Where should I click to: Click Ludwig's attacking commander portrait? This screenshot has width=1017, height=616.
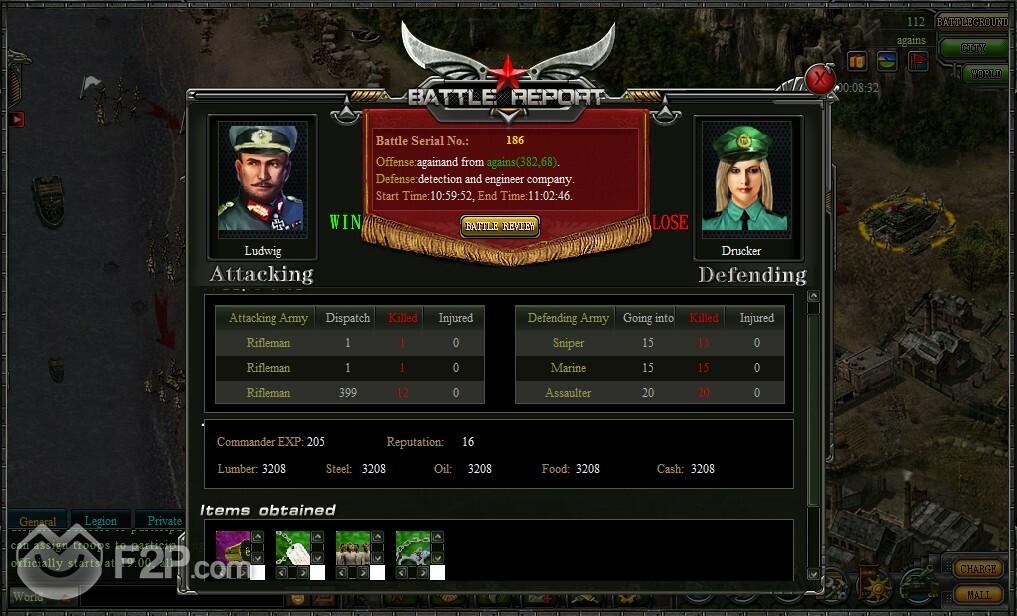[262, 179]
